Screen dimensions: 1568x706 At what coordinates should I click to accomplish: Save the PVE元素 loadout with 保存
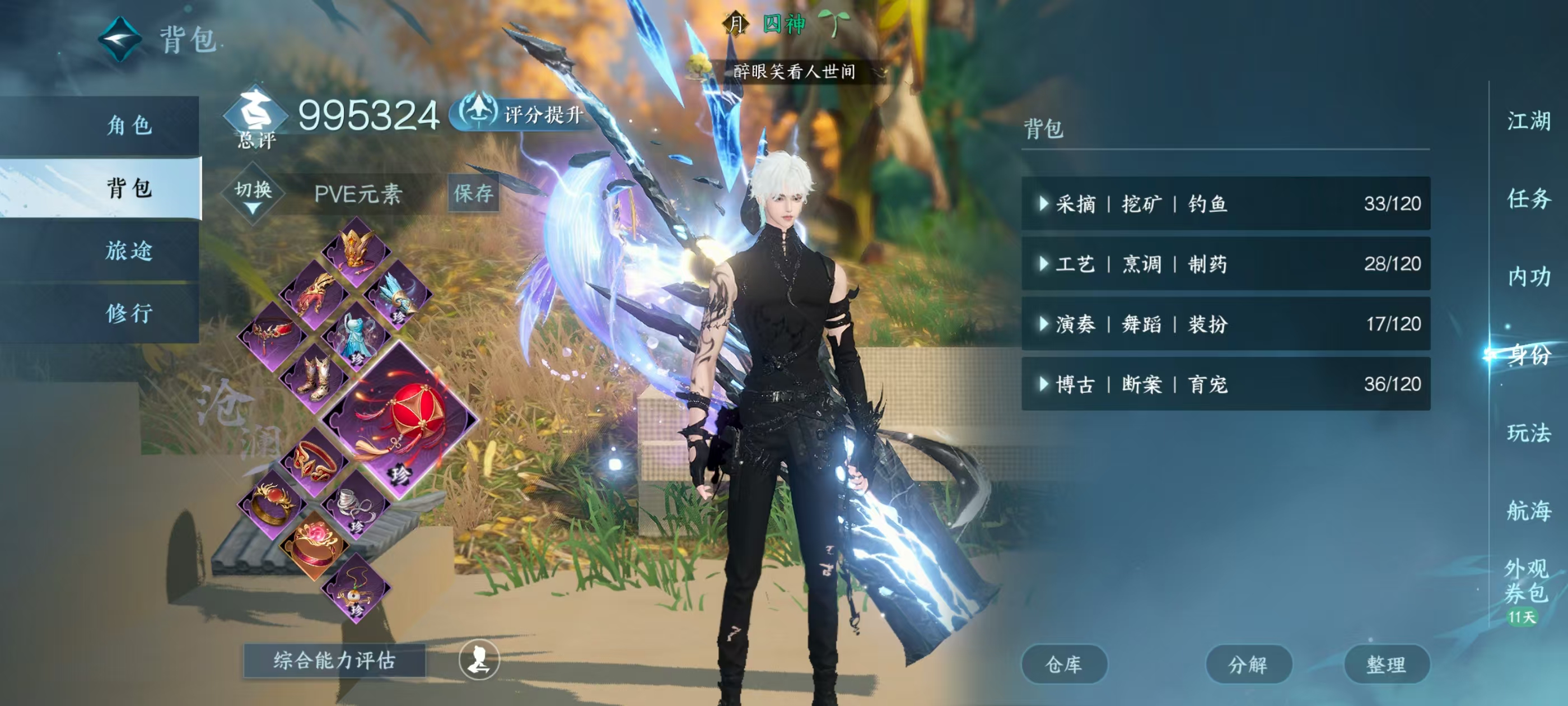click(x=473, y=194)
